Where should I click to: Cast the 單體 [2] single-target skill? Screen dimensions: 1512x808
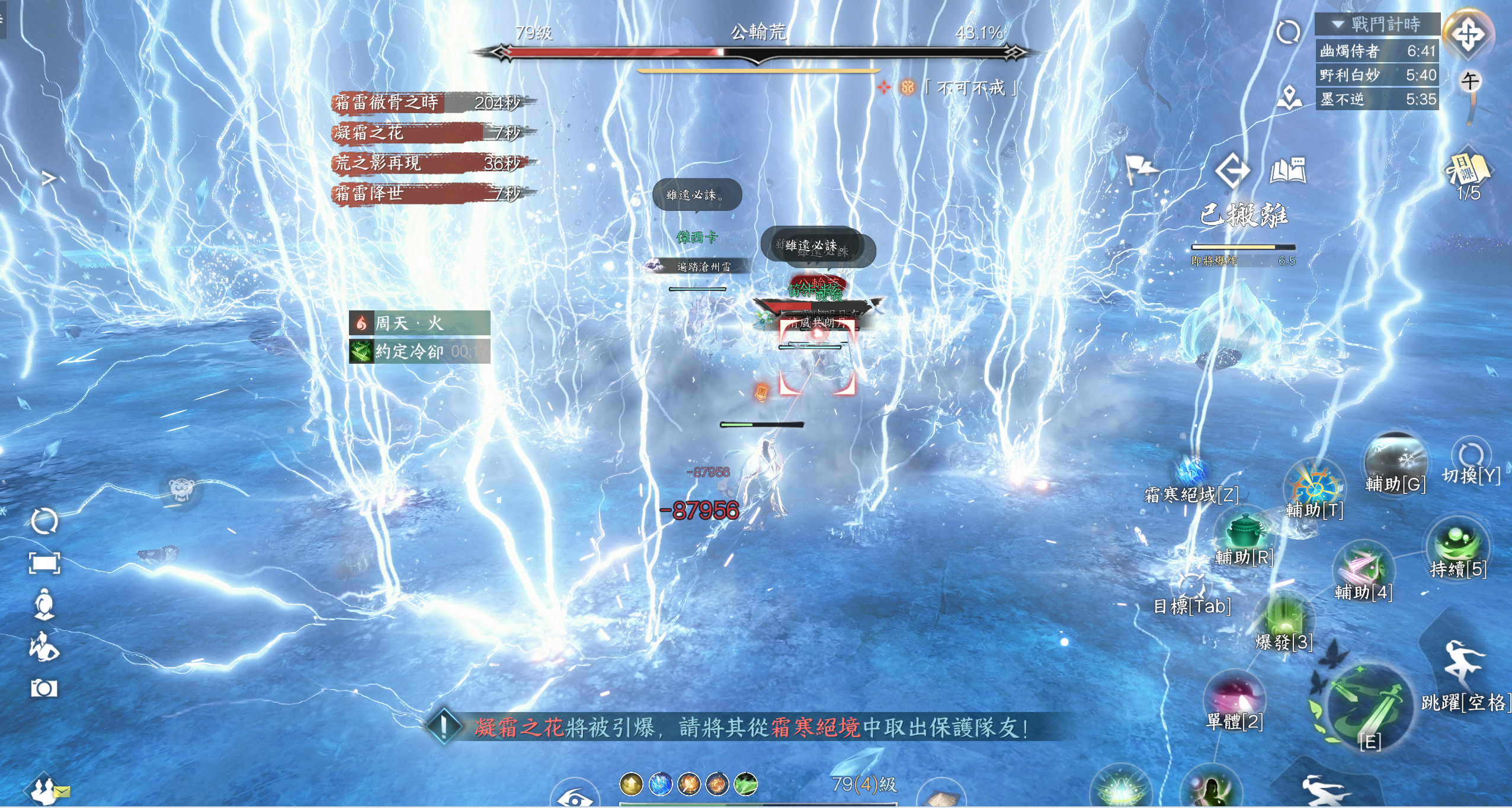[x=1235, y=697]
